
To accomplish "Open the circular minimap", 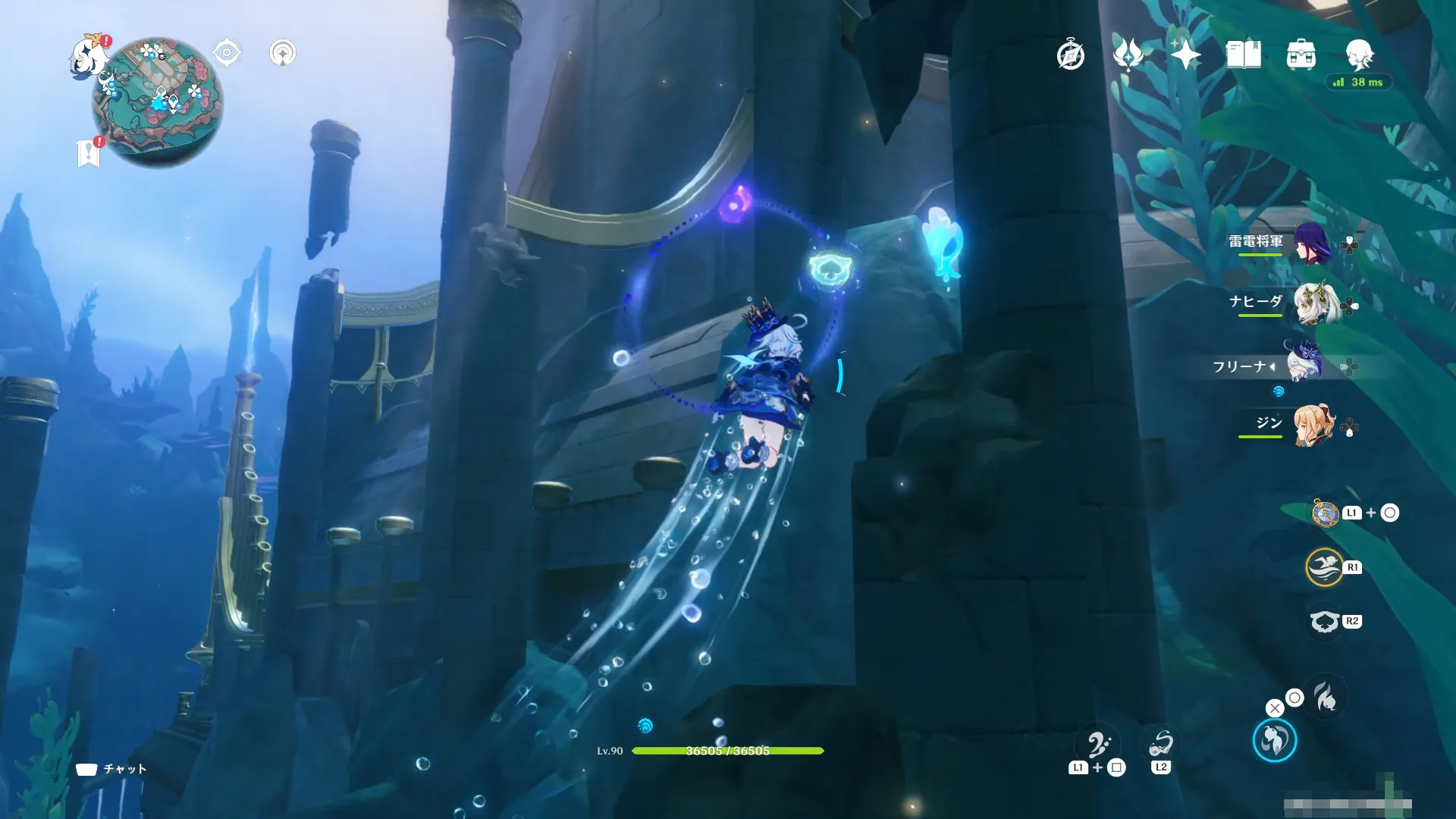I will 158,102.
